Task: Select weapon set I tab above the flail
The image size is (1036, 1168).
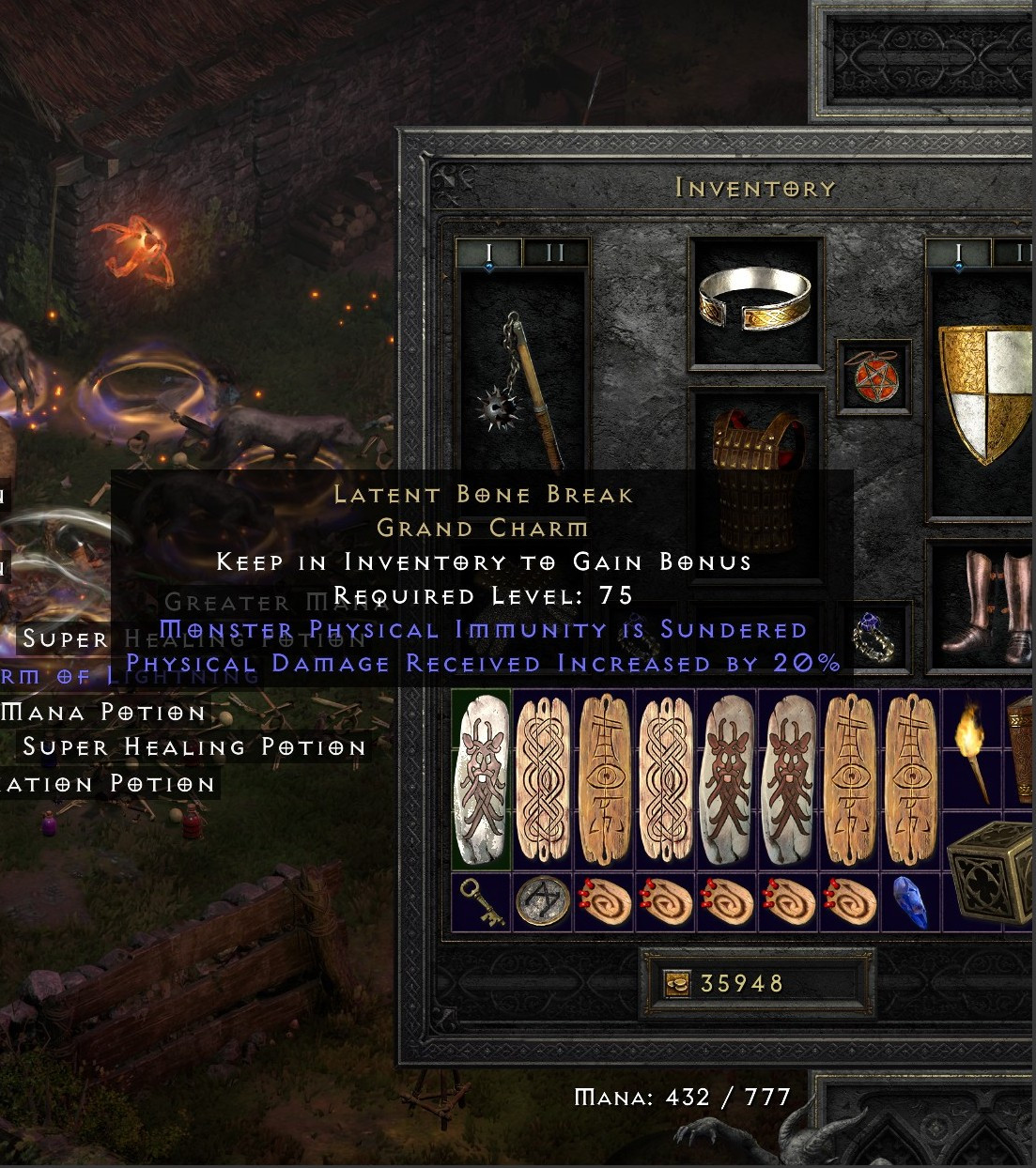Action: [x=488, y=253]
